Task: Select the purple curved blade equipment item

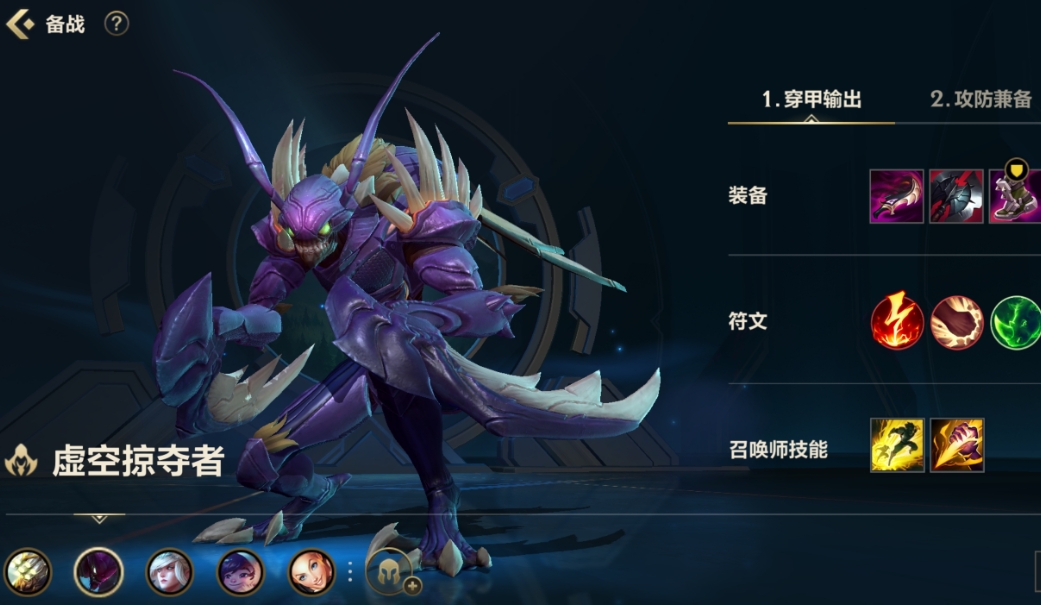Action: 896,196
